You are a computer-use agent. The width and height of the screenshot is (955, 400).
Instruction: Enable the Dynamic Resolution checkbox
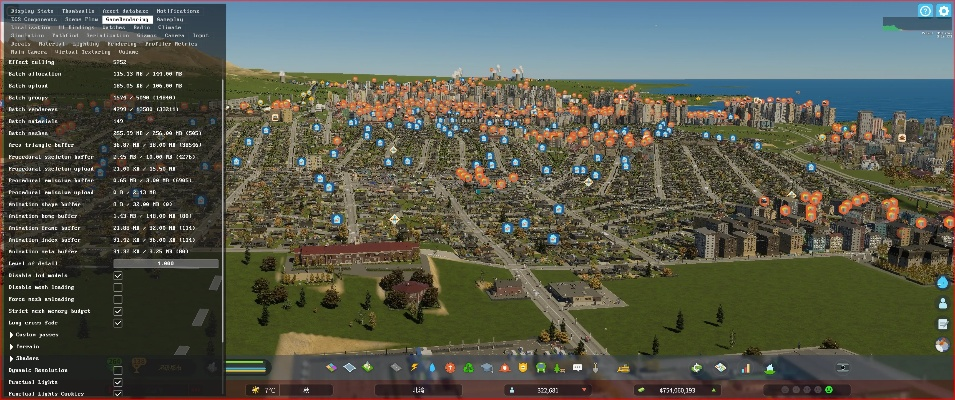[x=118, y=370]
